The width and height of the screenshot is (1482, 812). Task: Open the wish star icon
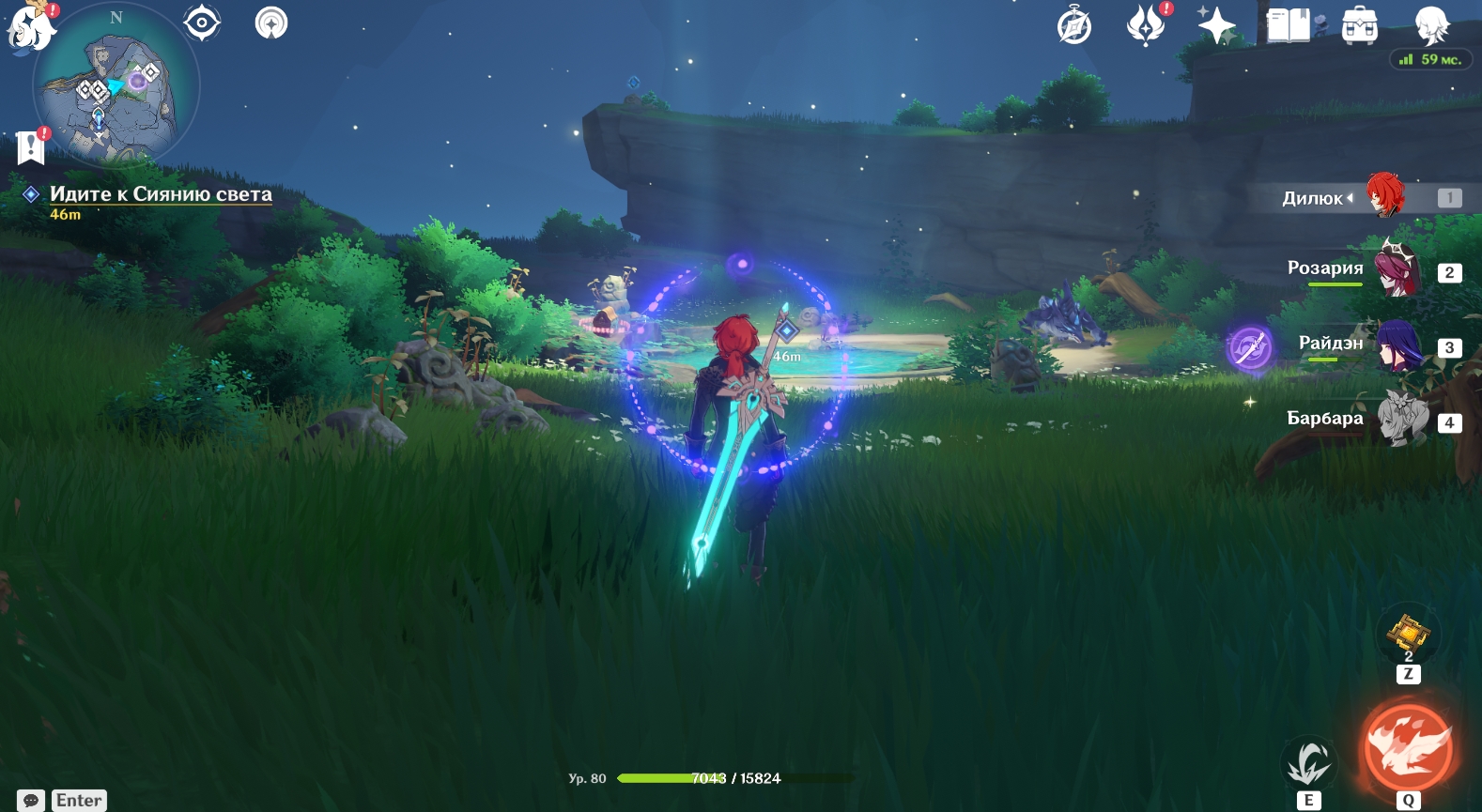[1216, 25]
